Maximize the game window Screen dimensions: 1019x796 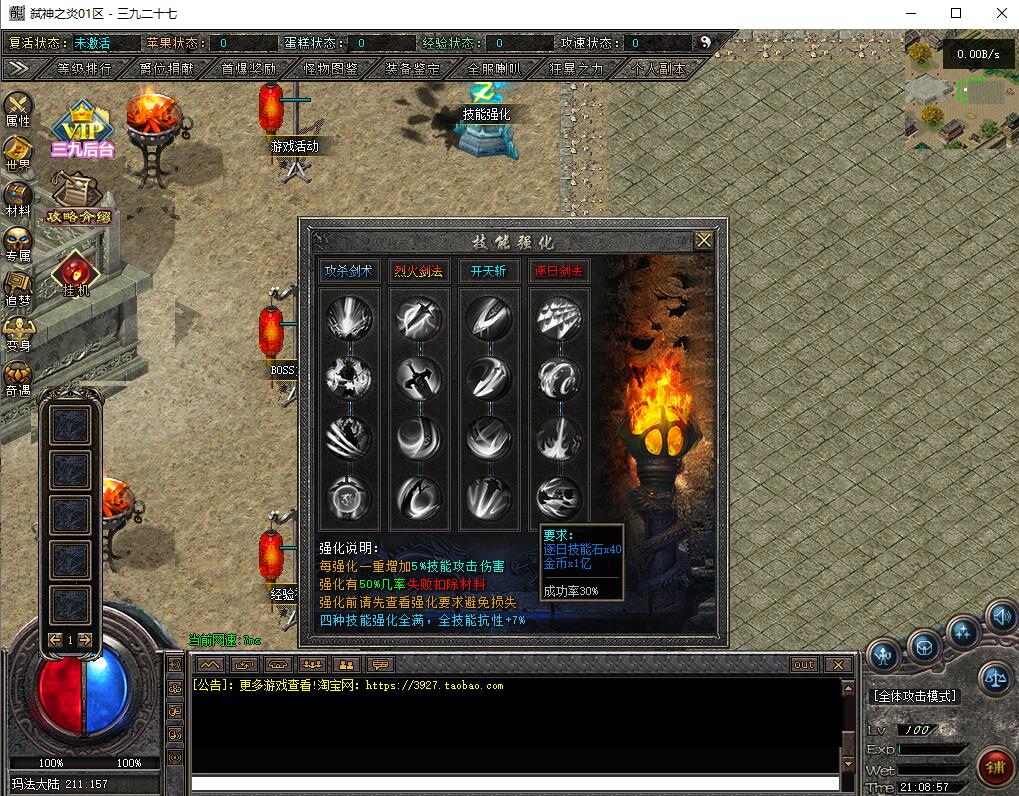click(x=956, y=13)
